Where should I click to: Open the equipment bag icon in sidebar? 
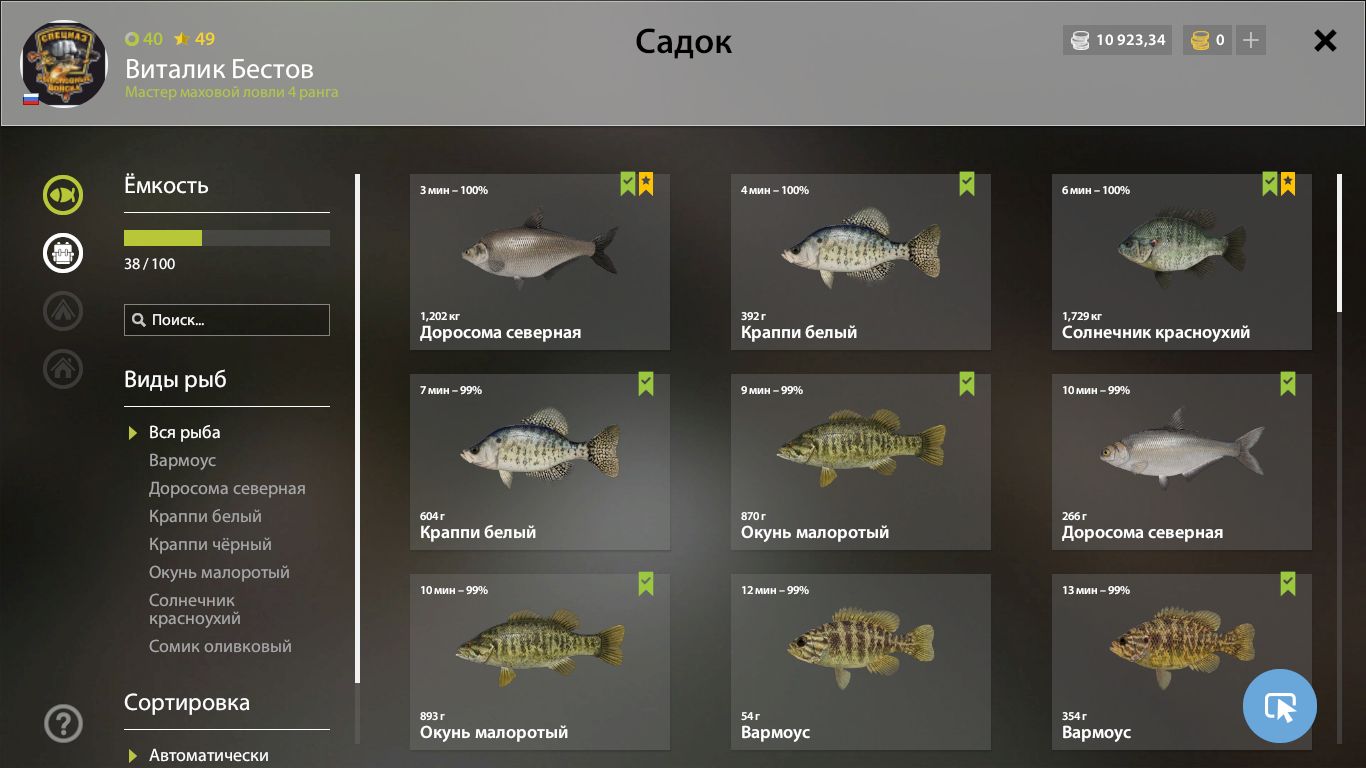click(x=62, y=253)
